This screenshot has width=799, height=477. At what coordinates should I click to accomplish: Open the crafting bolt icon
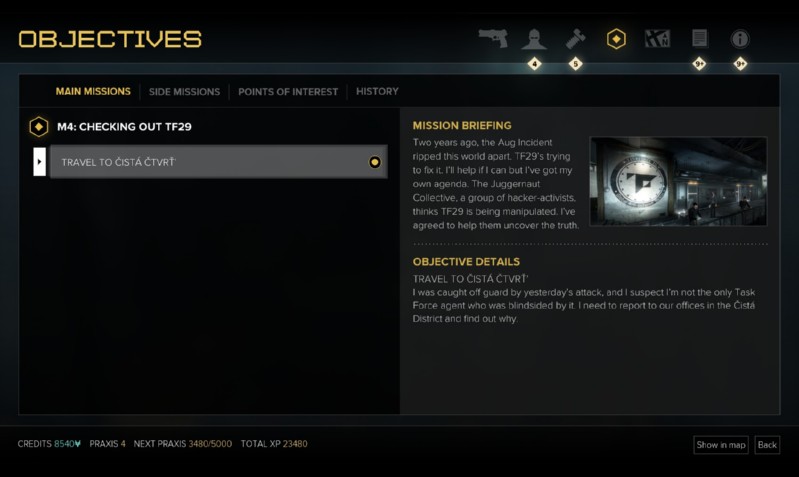pyautogui.click(x=575, y=39)
